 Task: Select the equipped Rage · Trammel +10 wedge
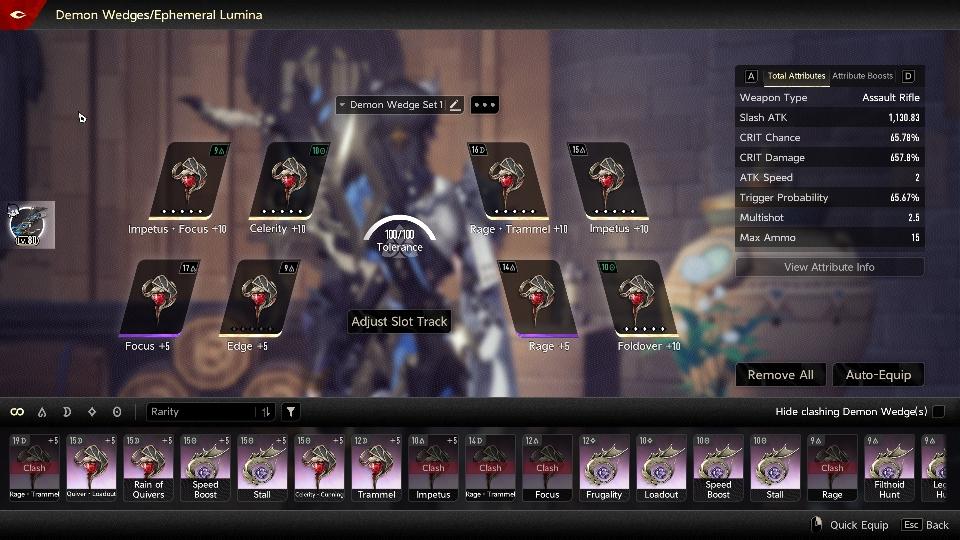(509, 180)
